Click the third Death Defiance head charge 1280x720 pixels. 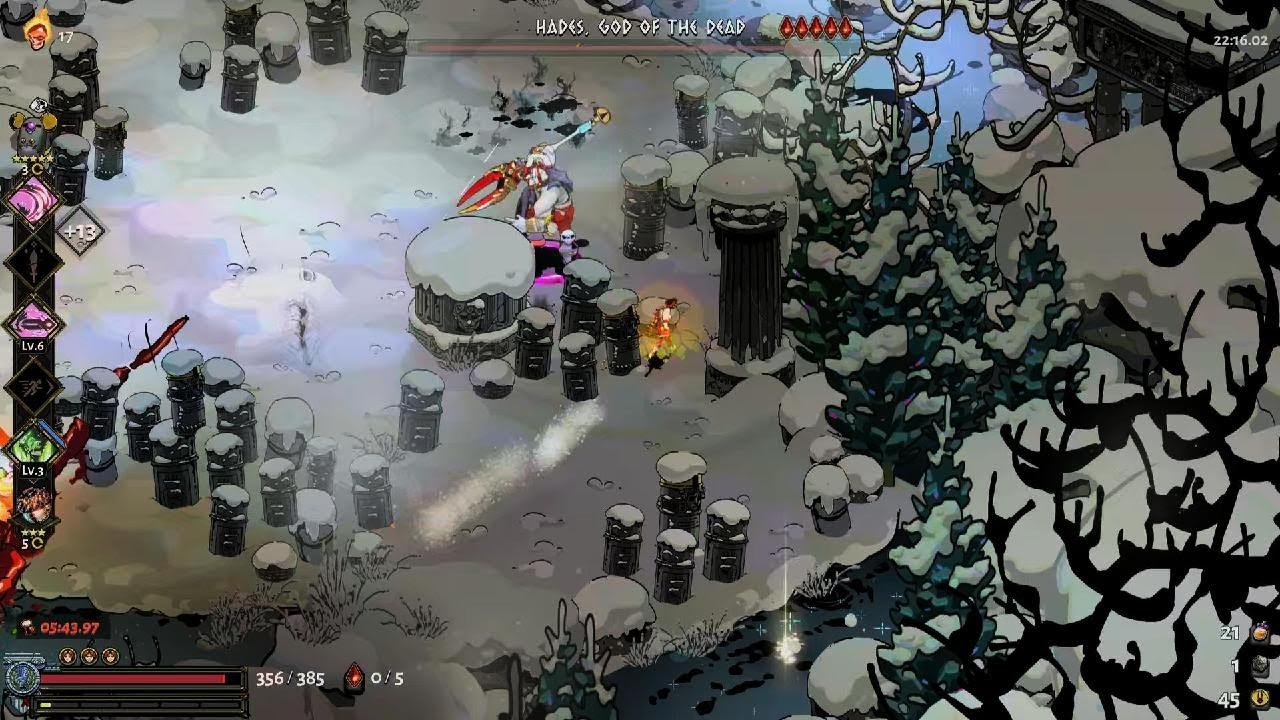(111, 655)
